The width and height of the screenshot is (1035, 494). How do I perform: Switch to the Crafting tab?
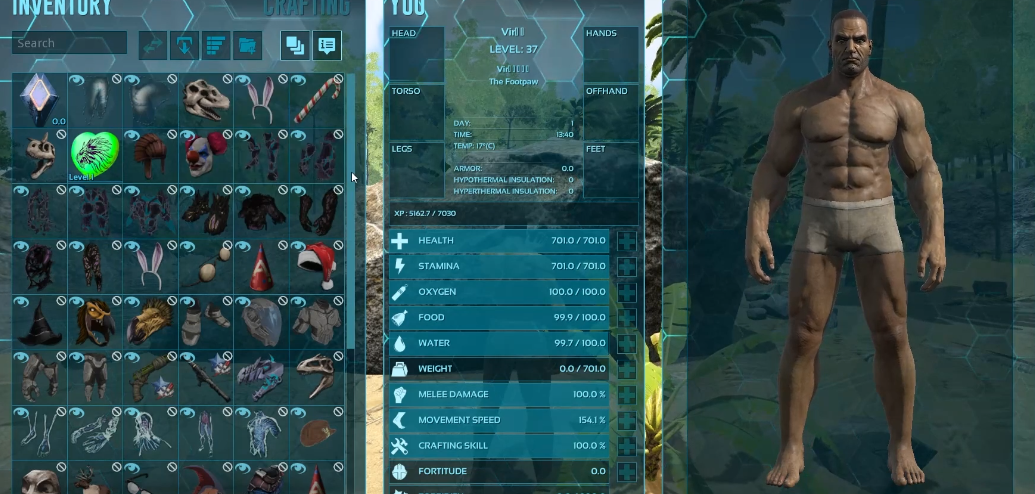point(307,9)
